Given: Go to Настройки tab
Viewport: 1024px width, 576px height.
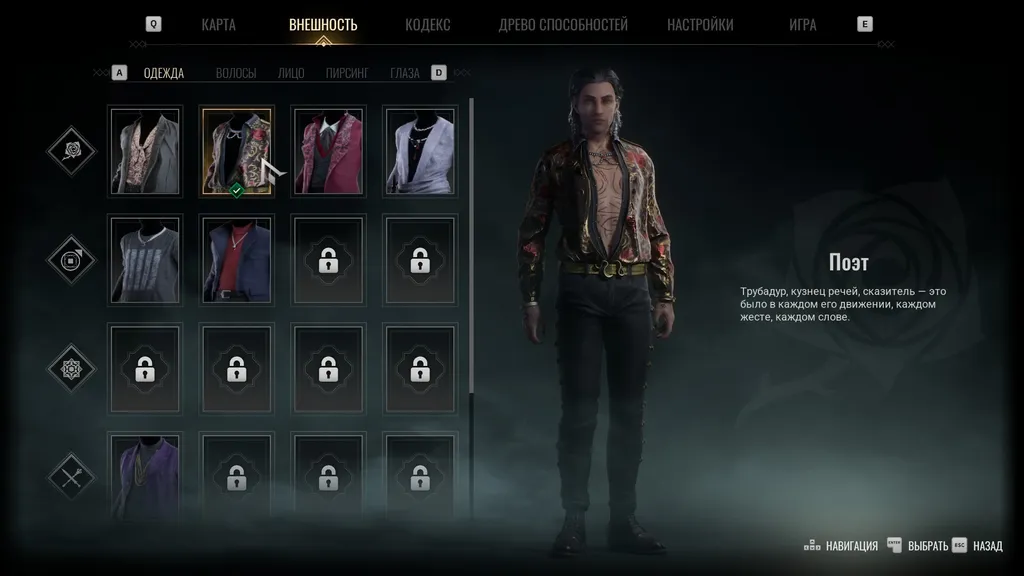Looking at the screenshot, I should (x=700, y=25).
